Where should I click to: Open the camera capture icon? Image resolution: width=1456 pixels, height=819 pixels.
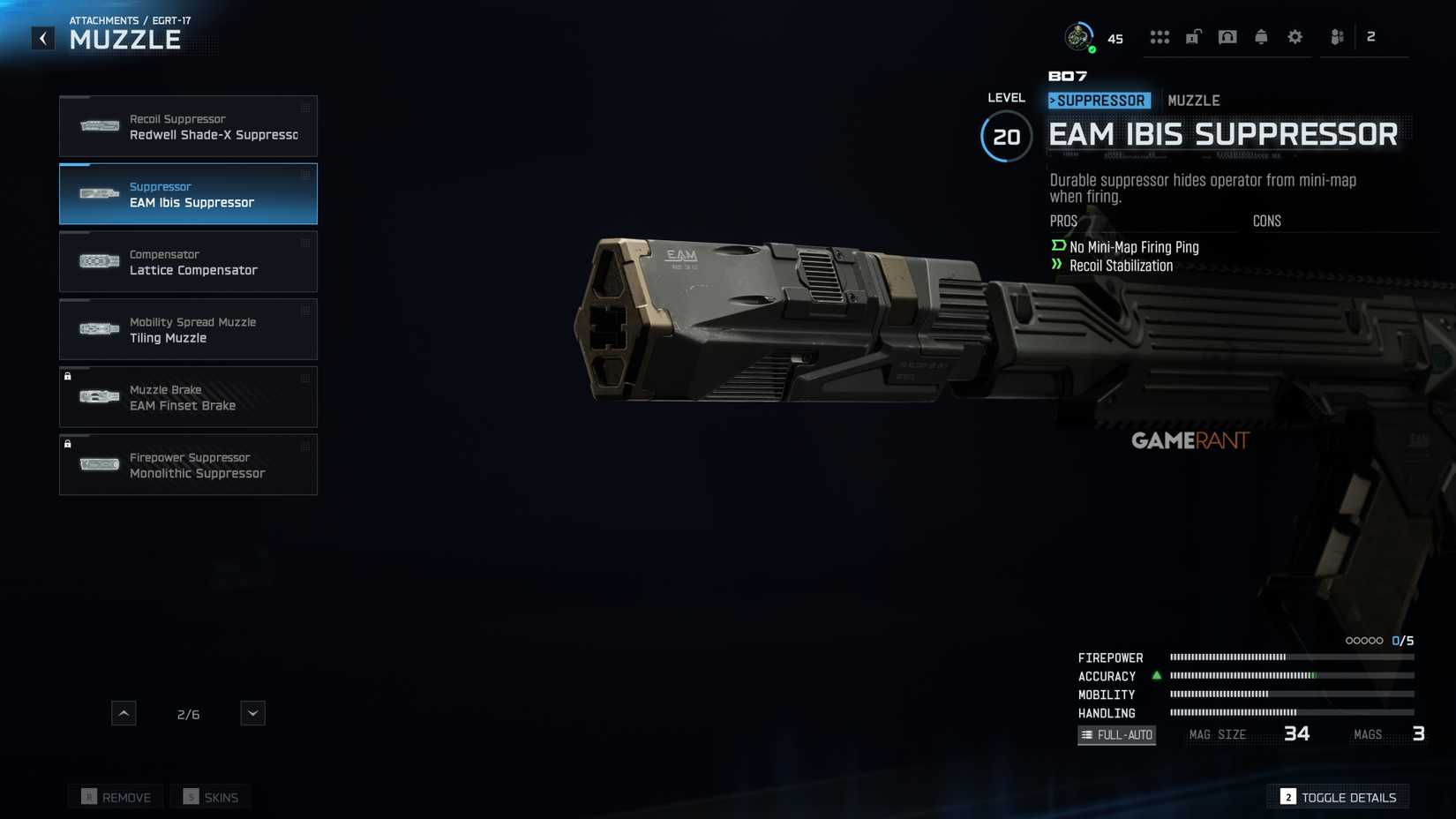click(x=1227, y=36)
